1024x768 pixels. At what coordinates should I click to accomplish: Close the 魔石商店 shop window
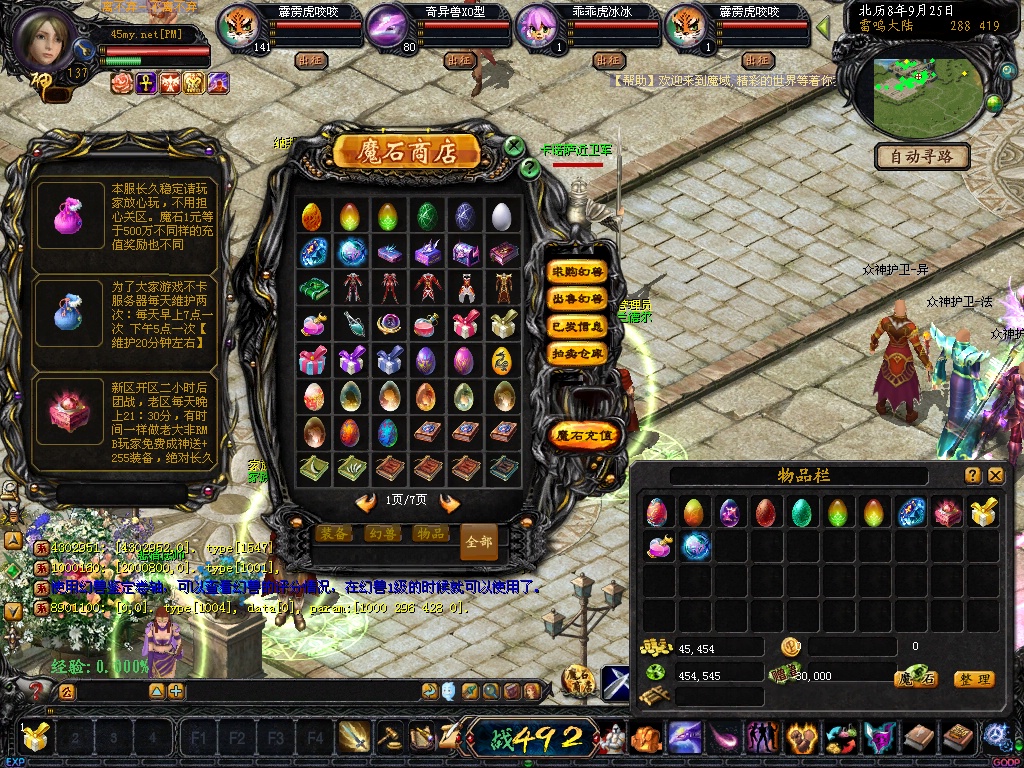pos(513,147)
